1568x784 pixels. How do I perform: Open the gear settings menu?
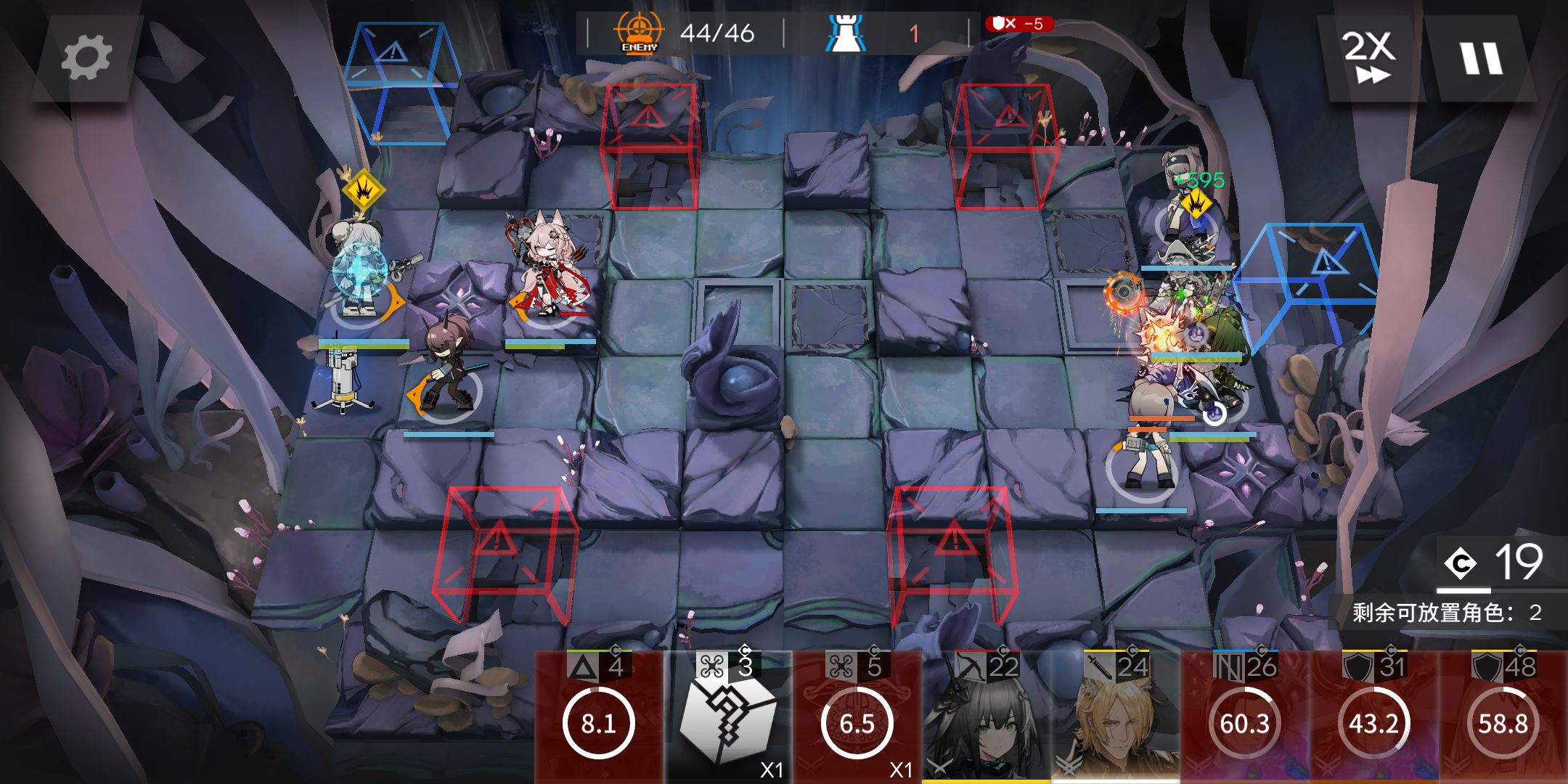(x=86, y=58)
